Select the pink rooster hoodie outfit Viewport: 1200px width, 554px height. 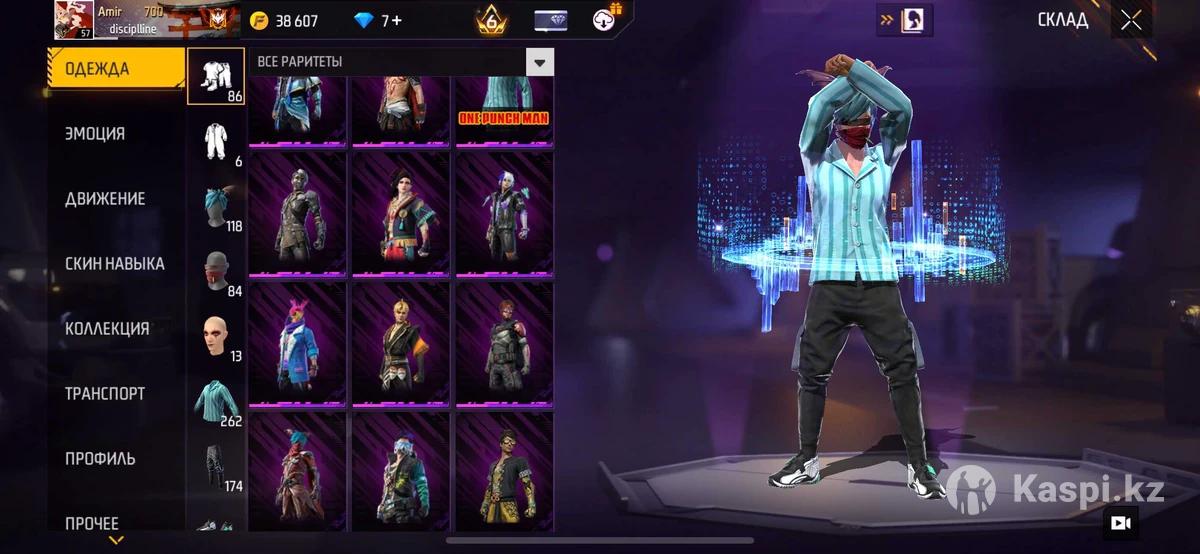coord(297,343)
